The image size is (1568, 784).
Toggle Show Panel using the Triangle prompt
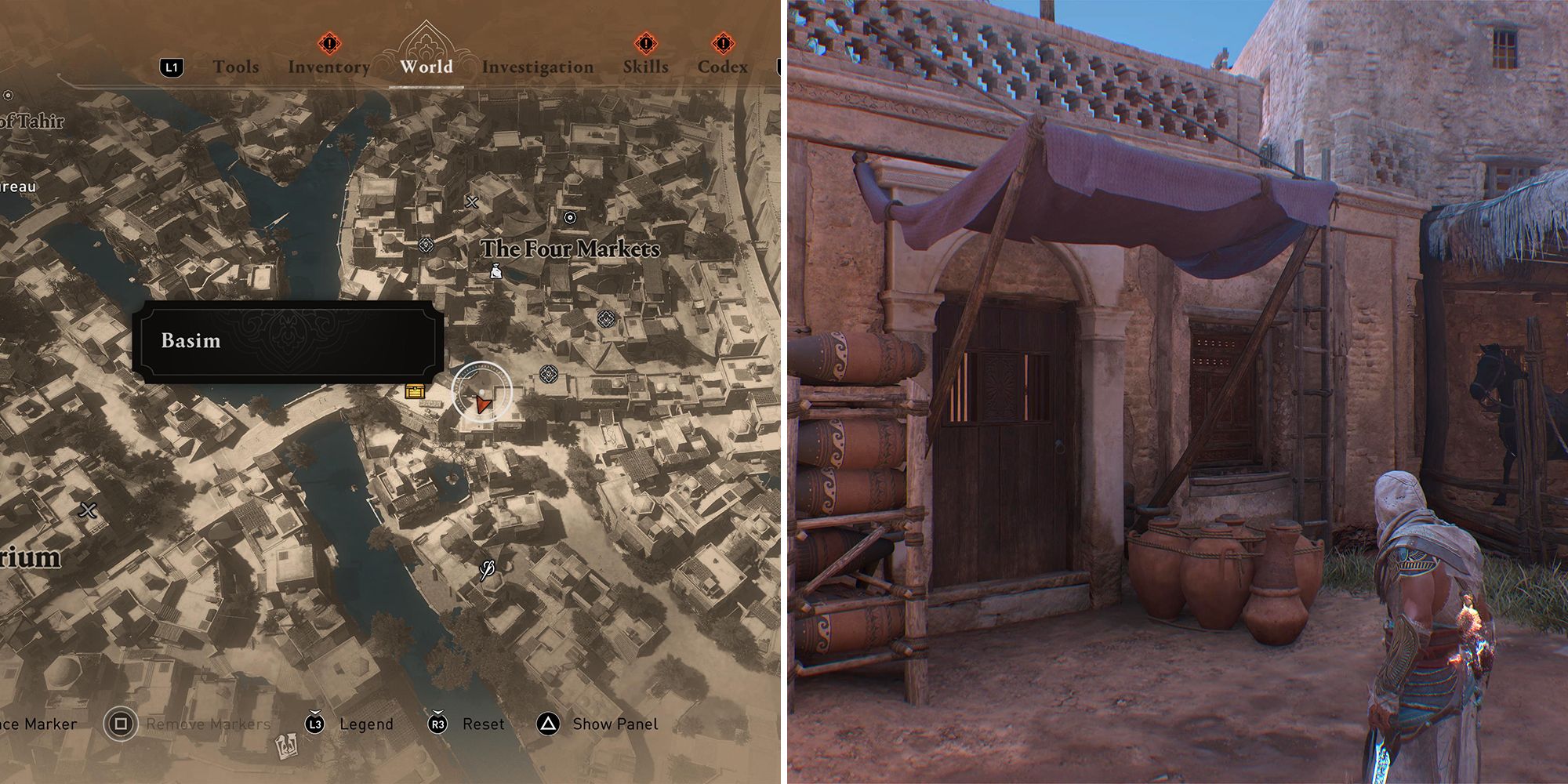coord(547,724)
